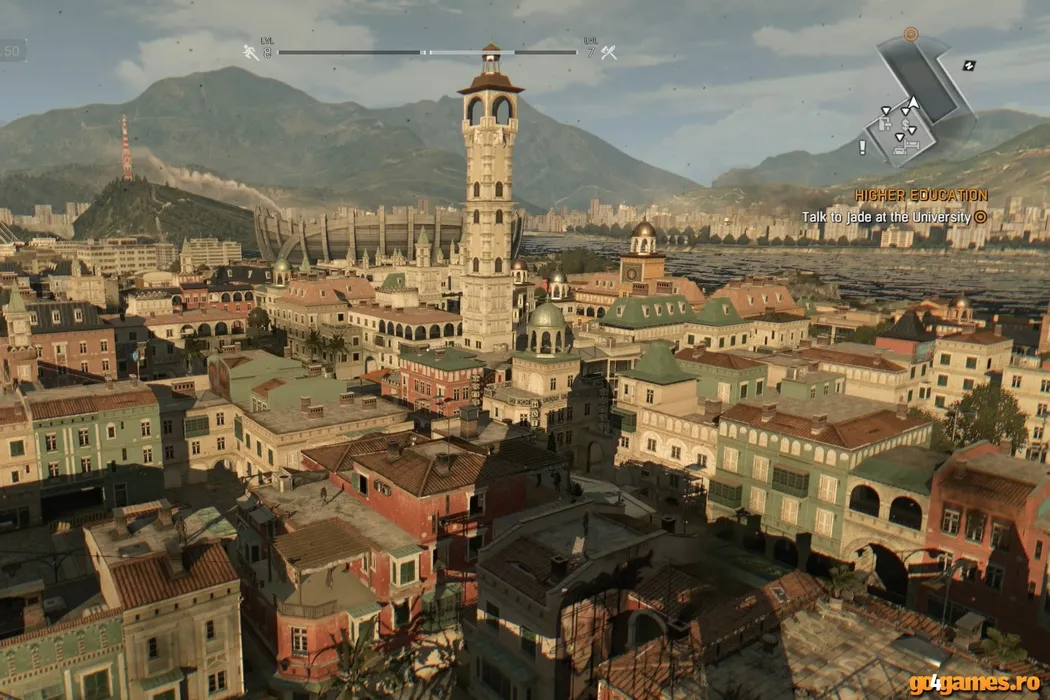Click the exclamation mark quest marker
Screen dimensions: 1050x700
[x=862, y=147]
